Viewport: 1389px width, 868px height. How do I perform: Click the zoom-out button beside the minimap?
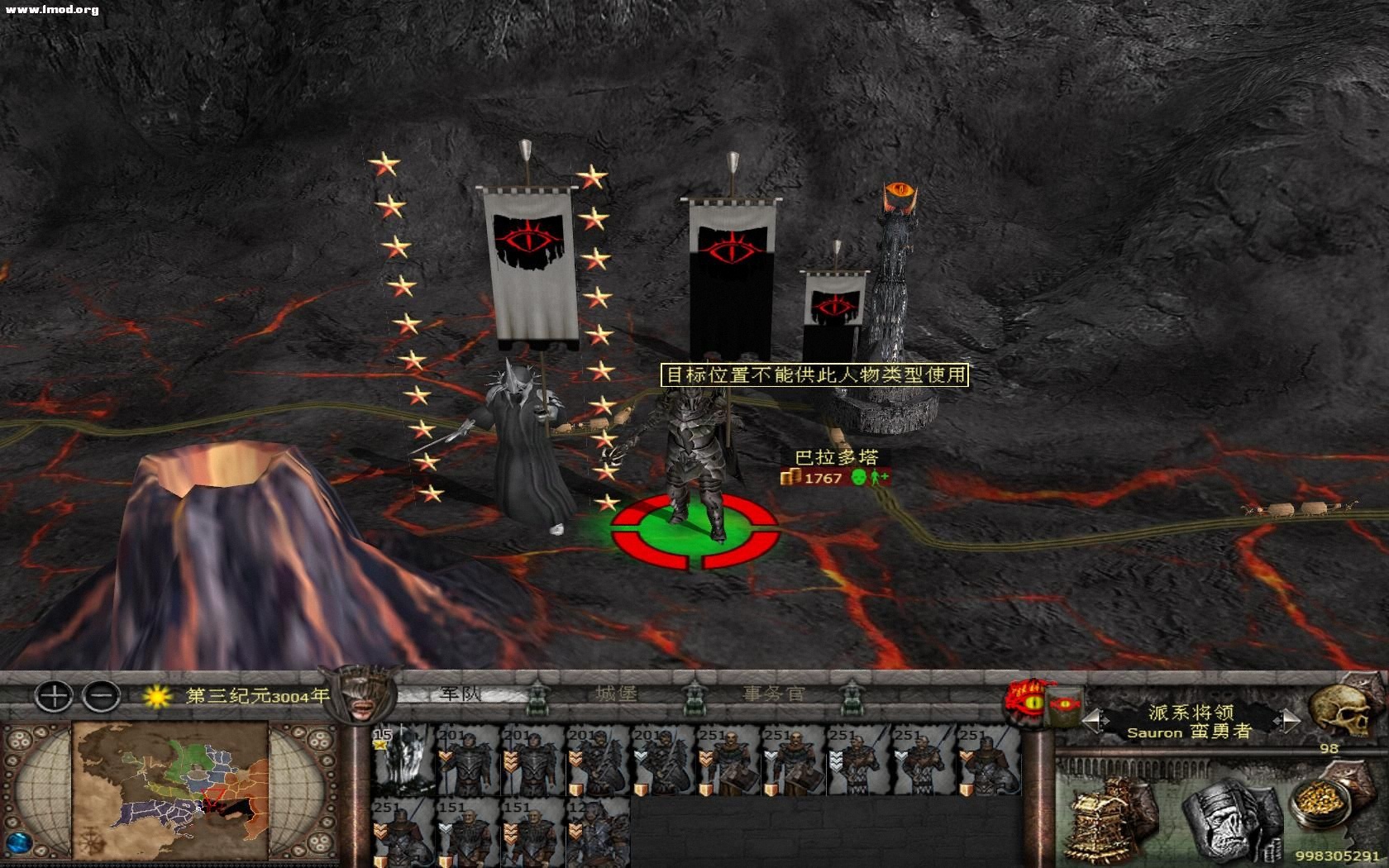pos(102,697)
